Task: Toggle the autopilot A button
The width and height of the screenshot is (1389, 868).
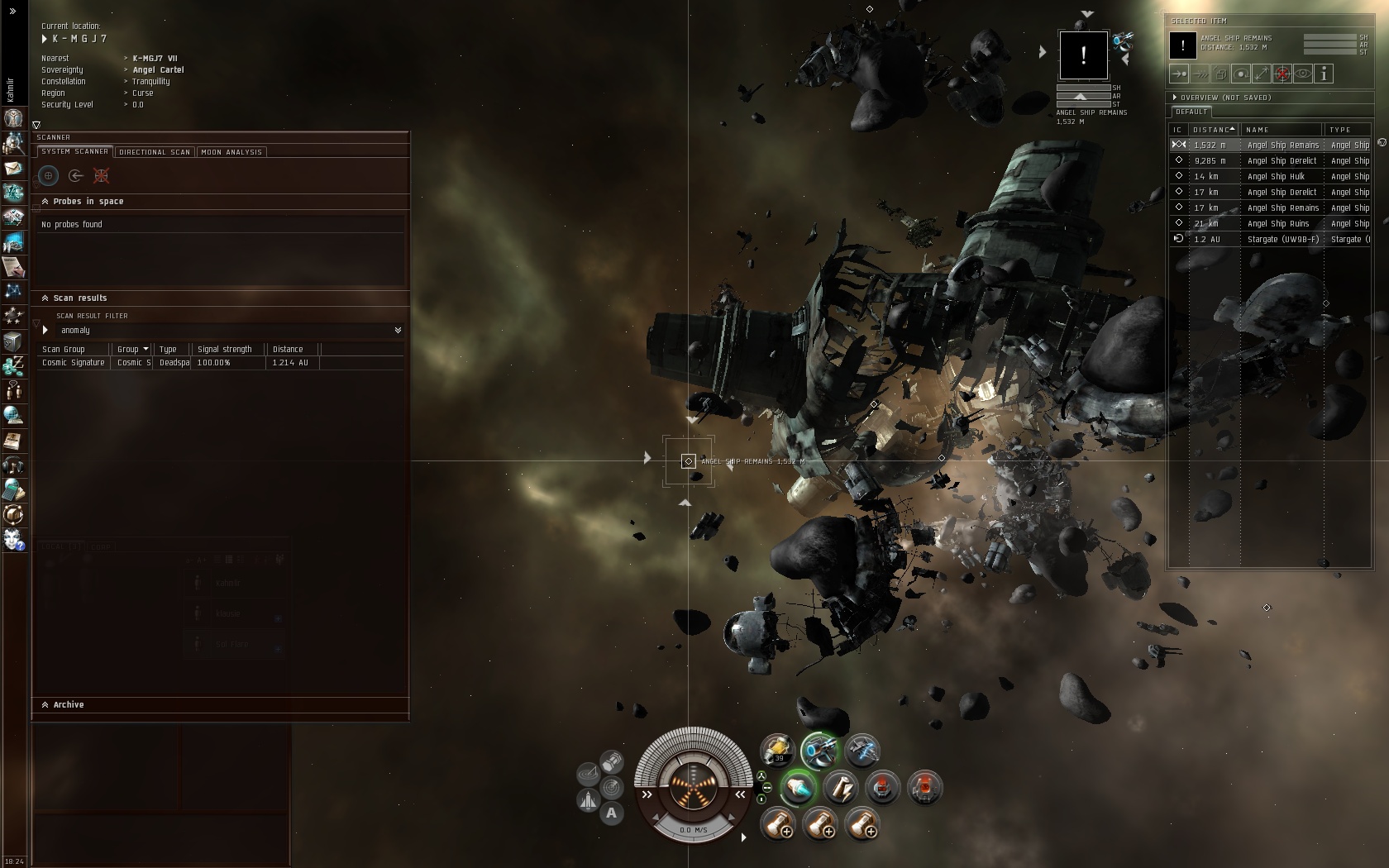Action: tap(611, 813)
